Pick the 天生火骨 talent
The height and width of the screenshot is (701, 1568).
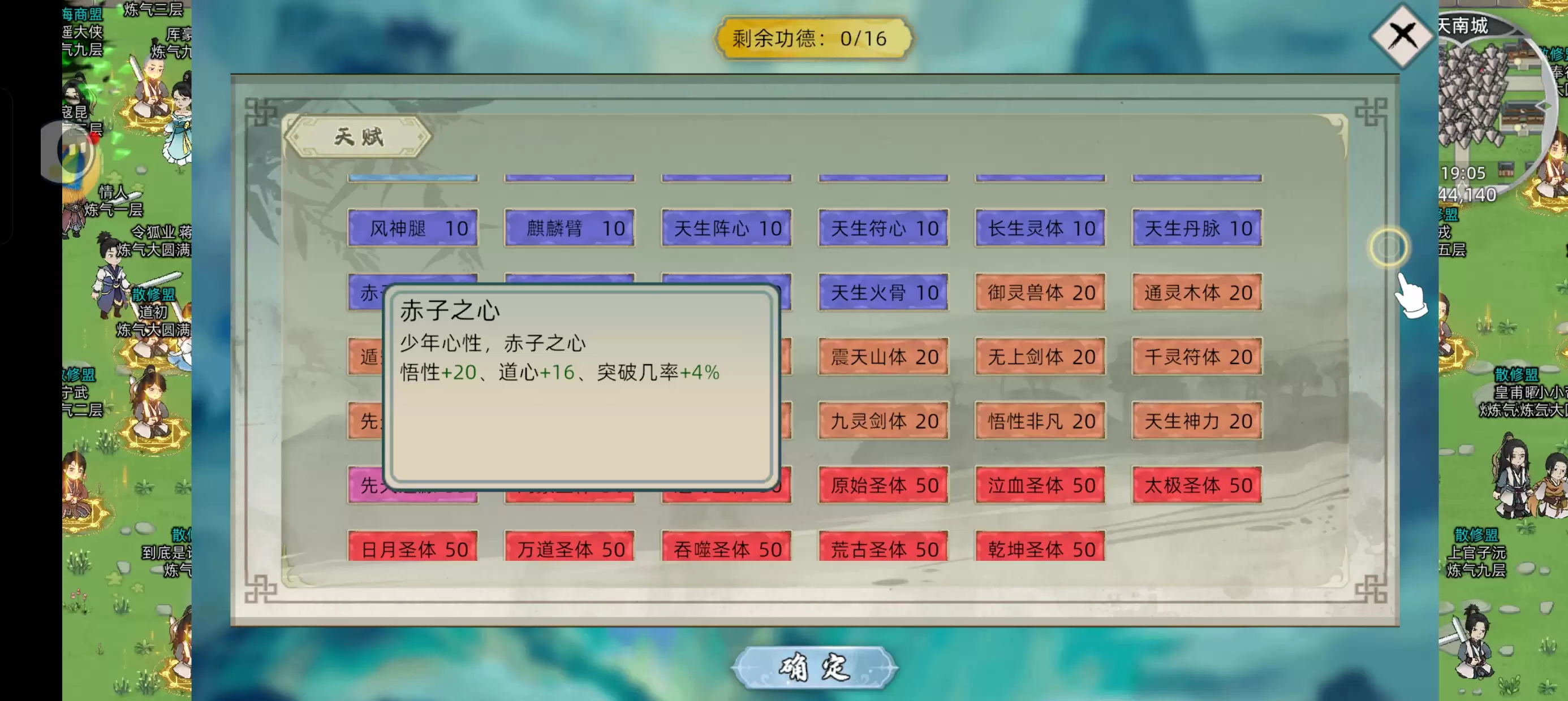click(883, 293)
